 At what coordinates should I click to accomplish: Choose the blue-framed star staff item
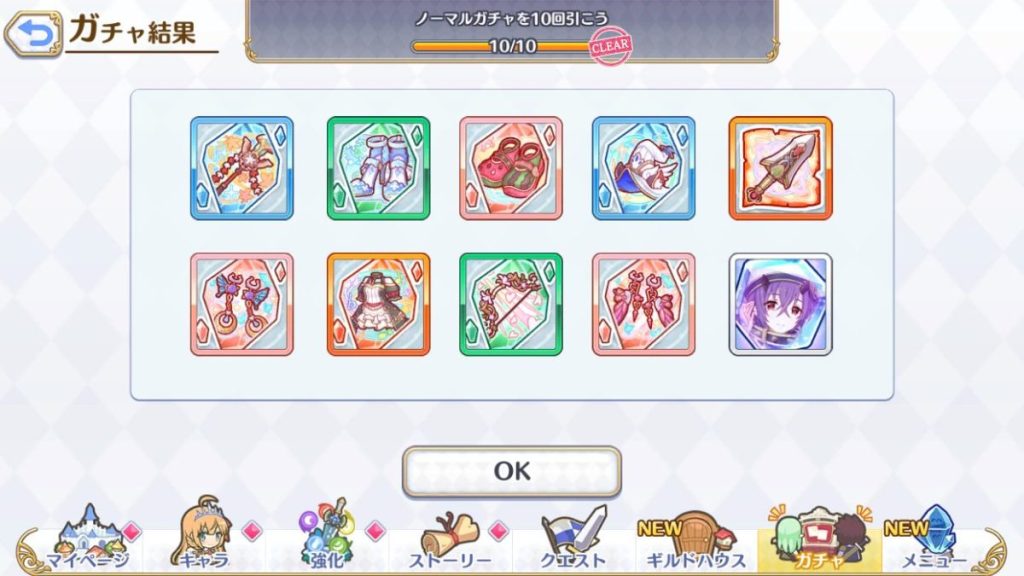coord(242,168)
